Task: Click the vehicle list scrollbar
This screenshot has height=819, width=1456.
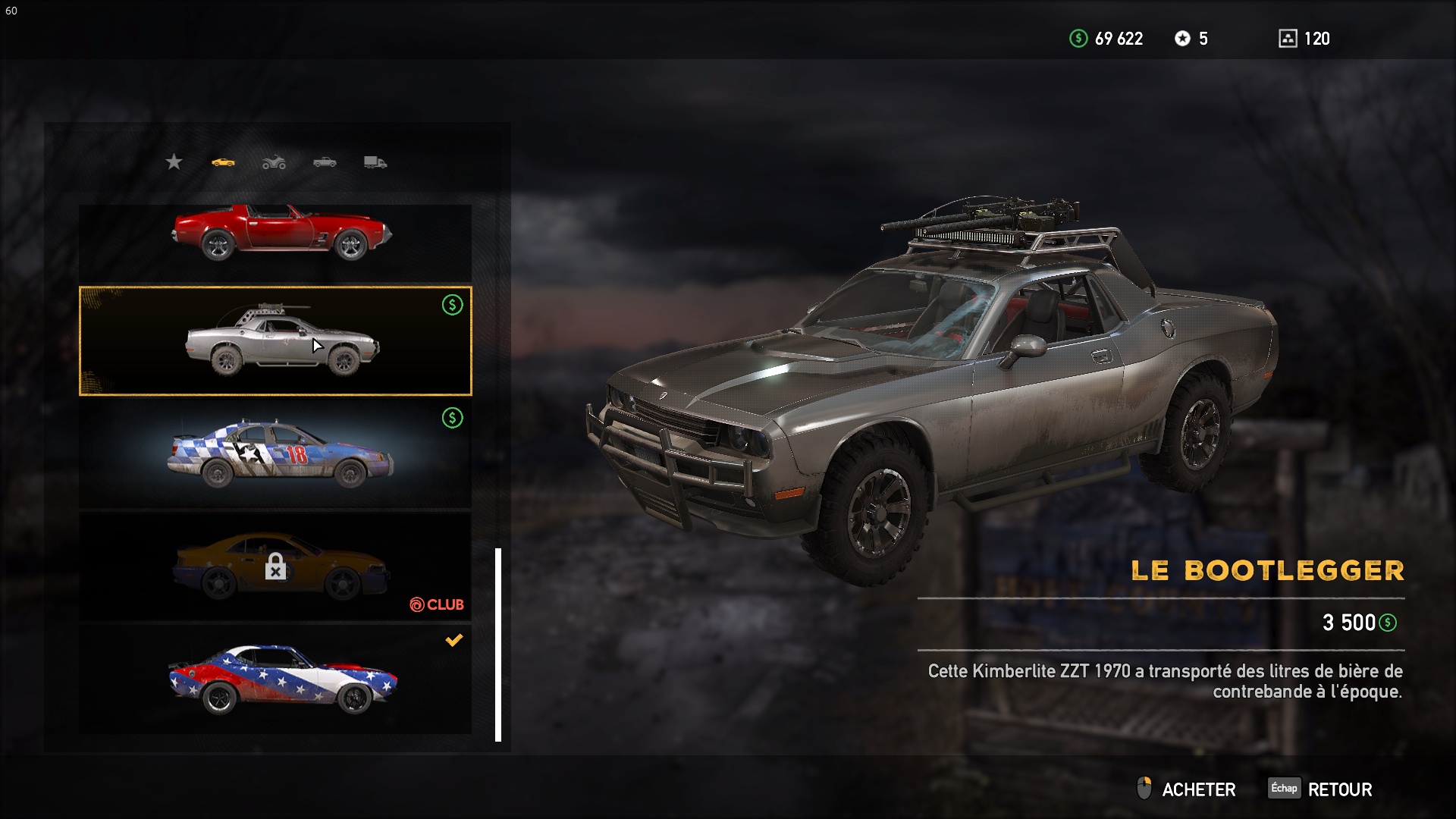Action: coord(498,645)
